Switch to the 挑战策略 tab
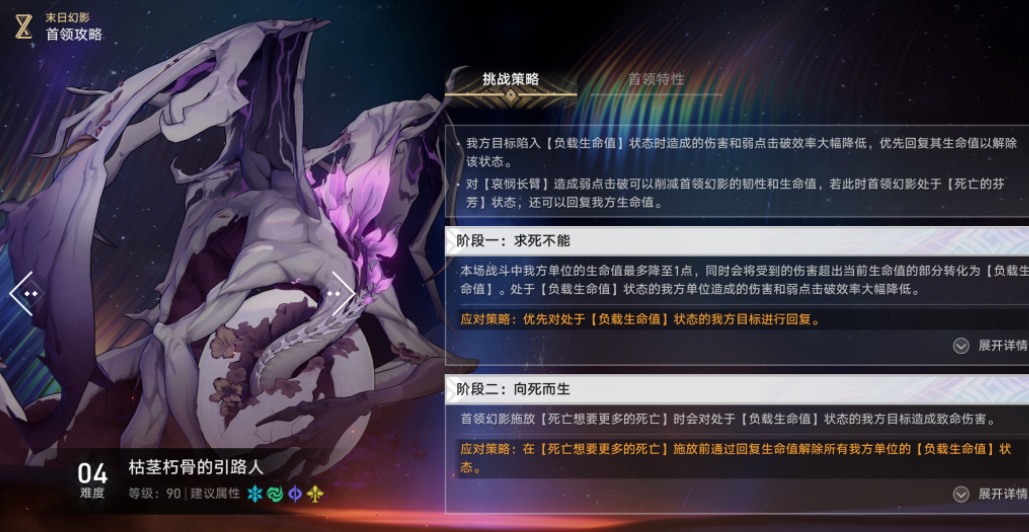 (x=510, y=79)
